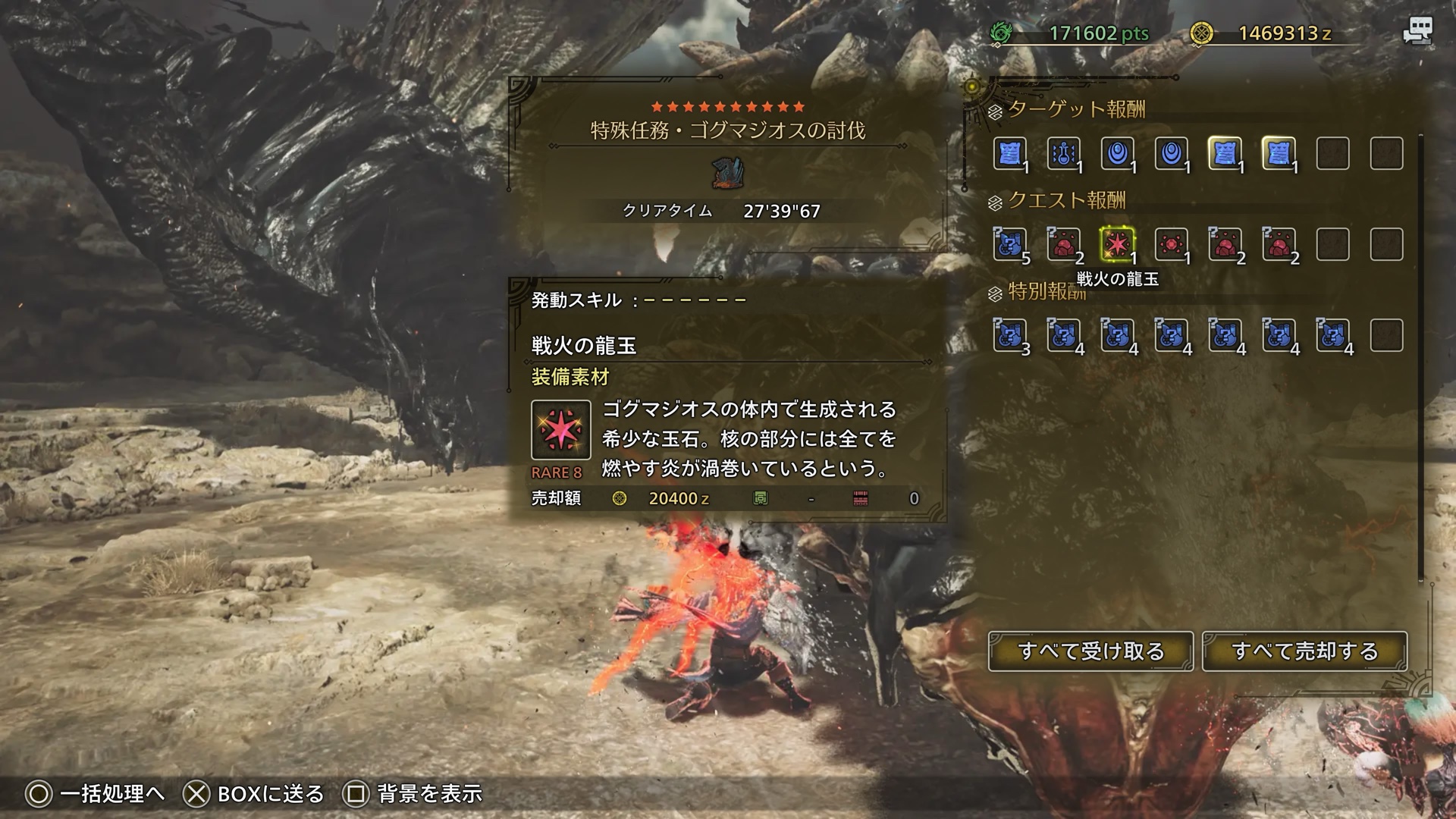1456x819 pixels.
Task: Pick the blue flask target reward
Action: (1063, 154)
